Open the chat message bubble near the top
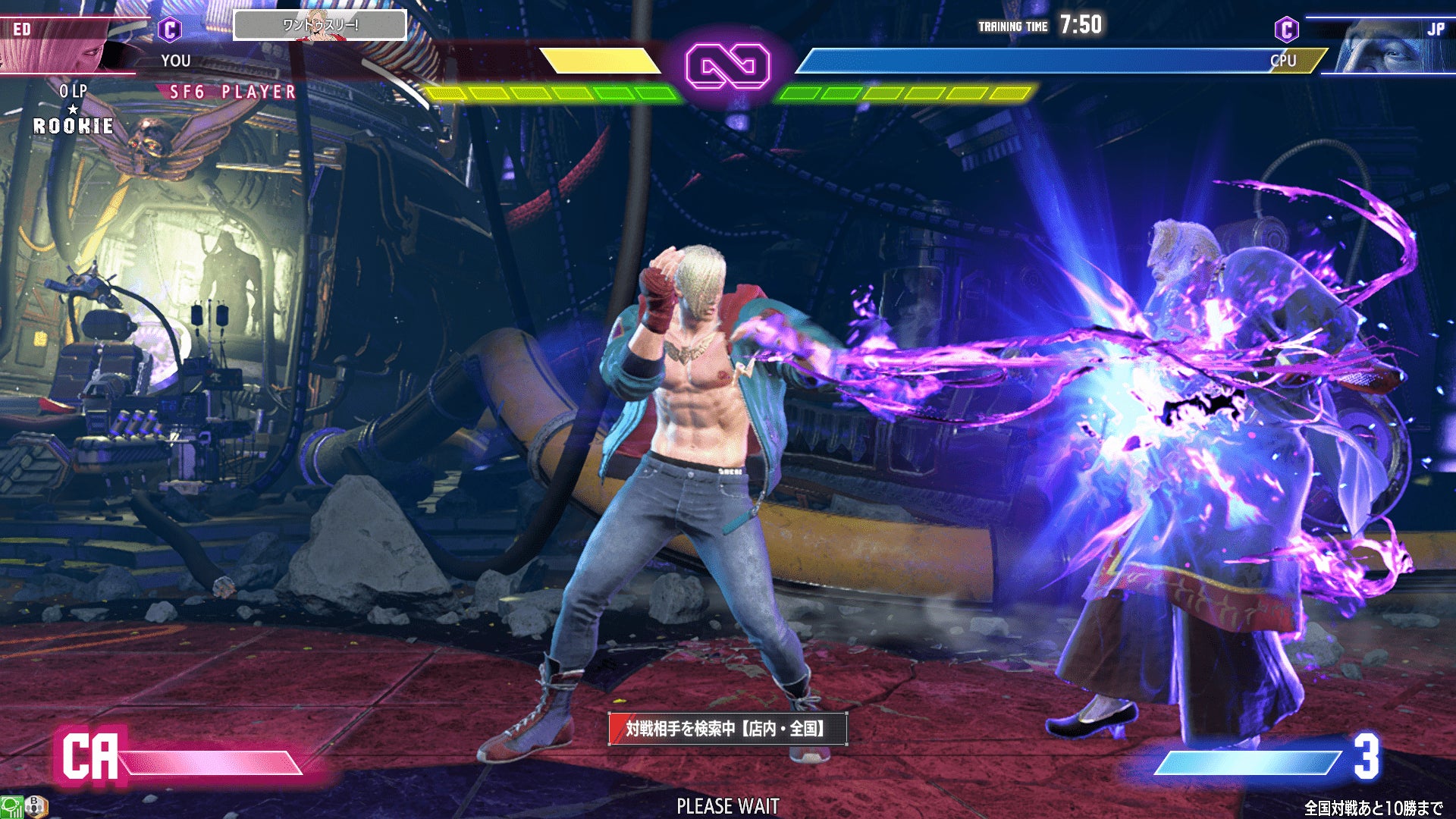Screen dimensions: 1456x819 point(319,26)
